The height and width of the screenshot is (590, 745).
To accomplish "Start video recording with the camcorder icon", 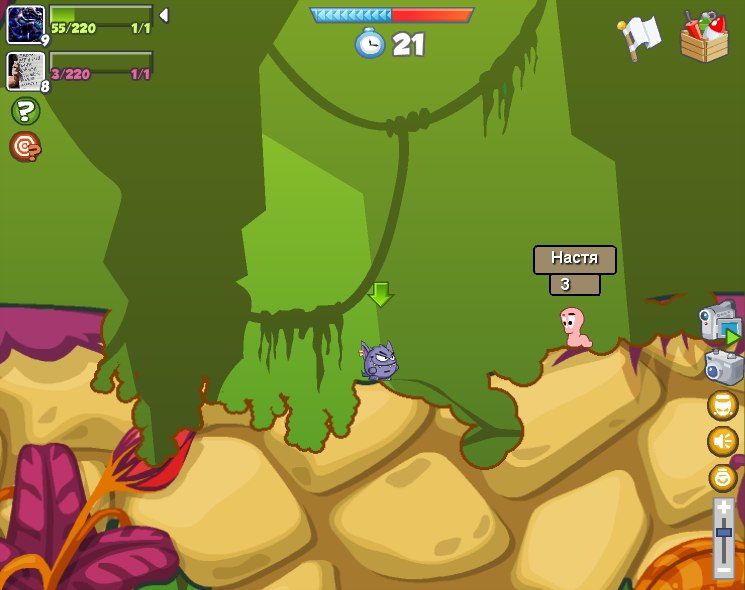I will coord(718,321).
